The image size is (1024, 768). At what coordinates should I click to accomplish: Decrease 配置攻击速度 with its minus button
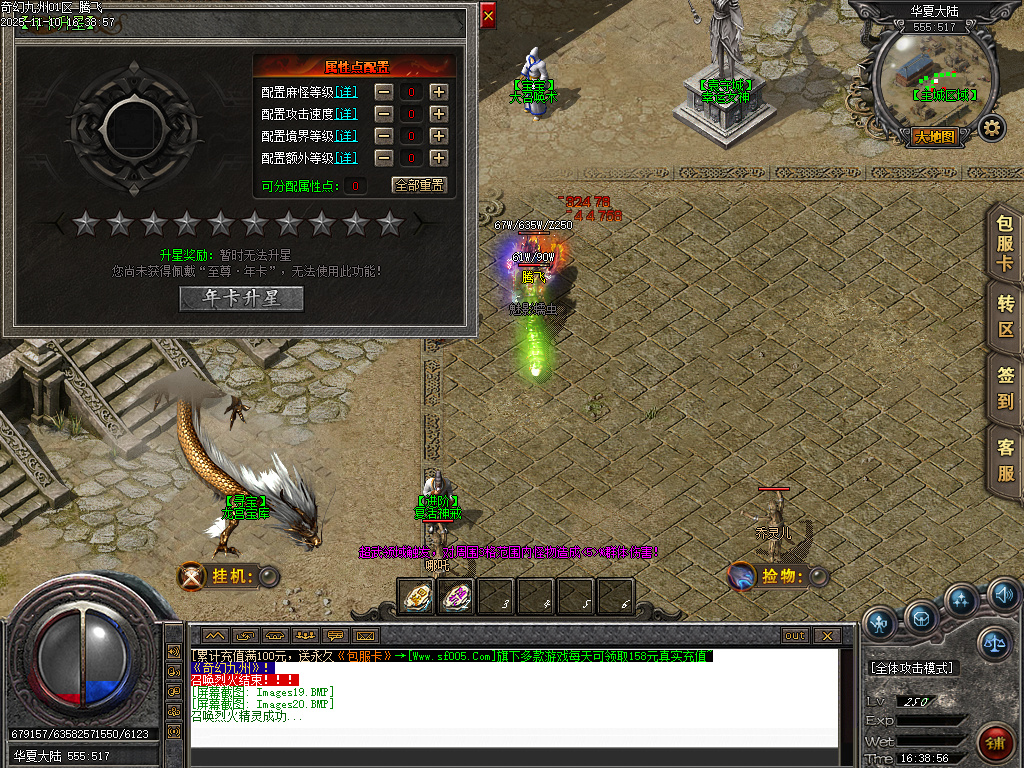(x=384, y=113)
